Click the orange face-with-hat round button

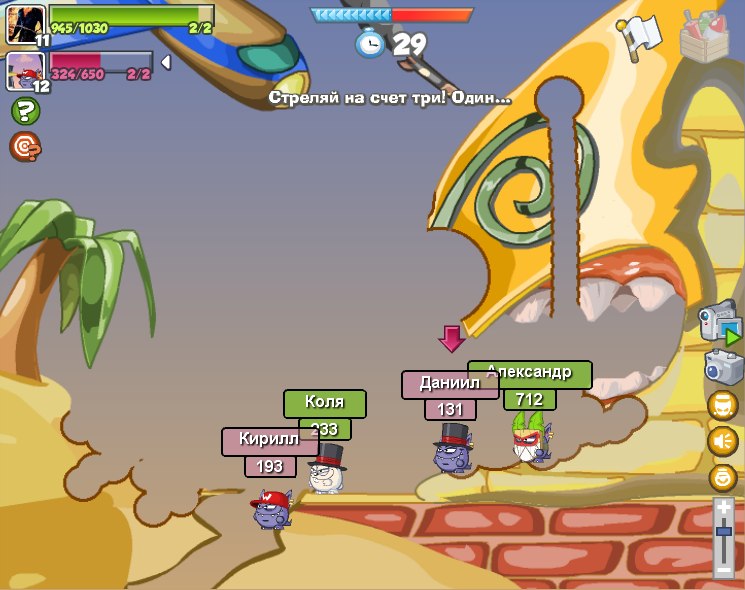[722, 405]
